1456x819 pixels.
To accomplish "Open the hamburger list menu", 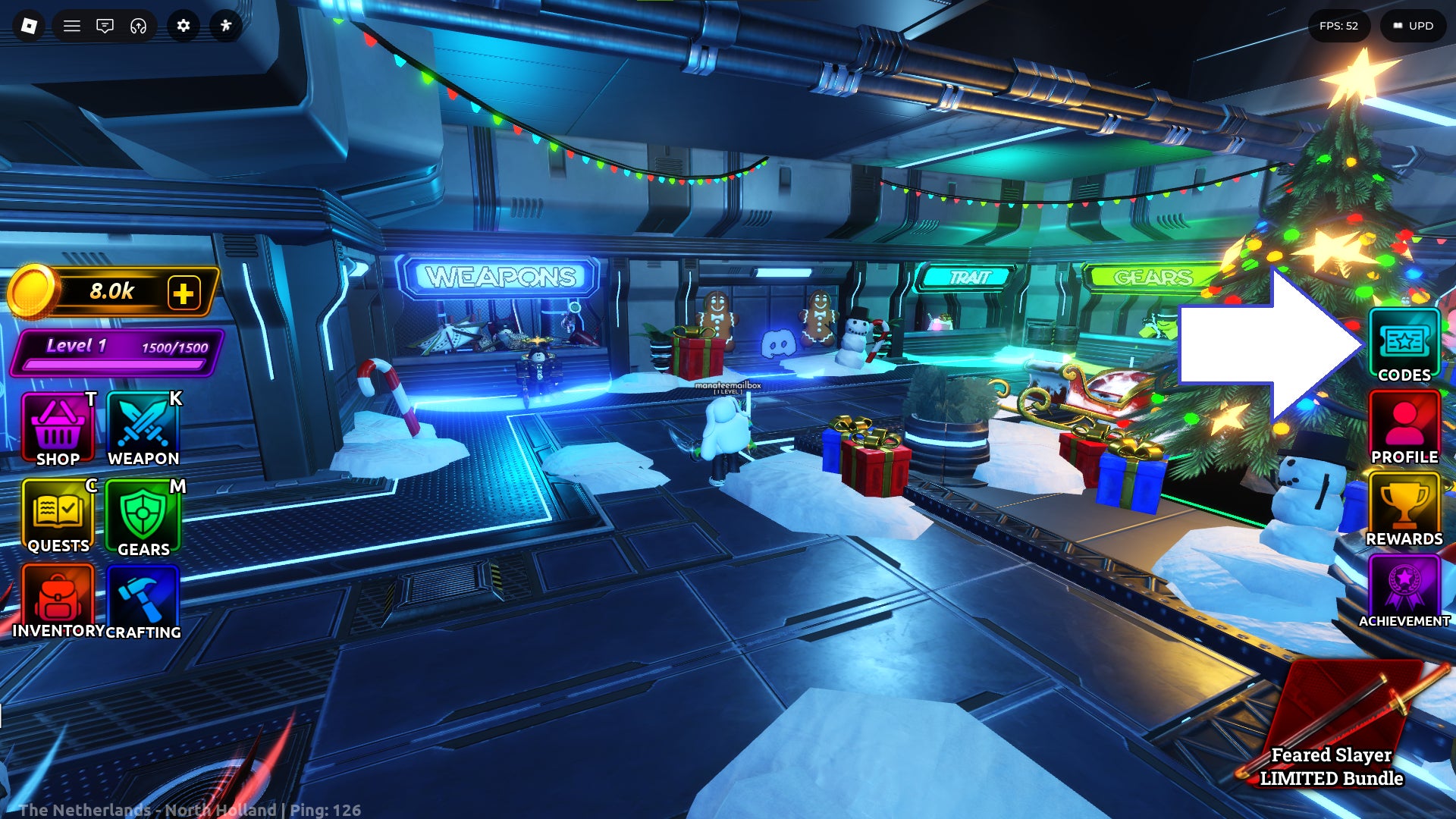I will pos(72,26).
